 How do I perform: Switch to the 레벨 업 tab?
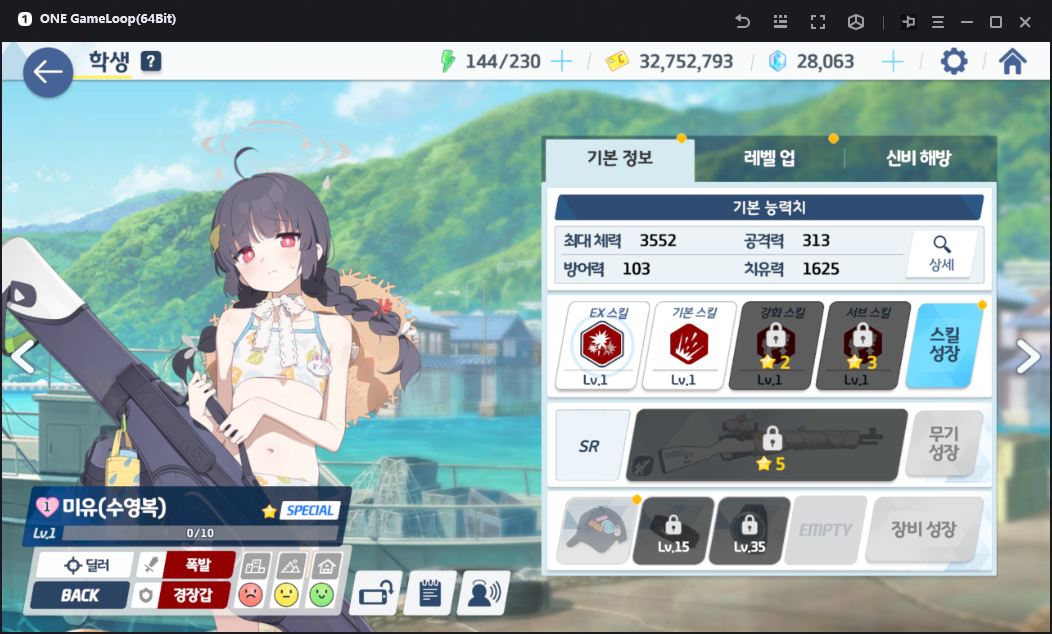click(769, 158)
